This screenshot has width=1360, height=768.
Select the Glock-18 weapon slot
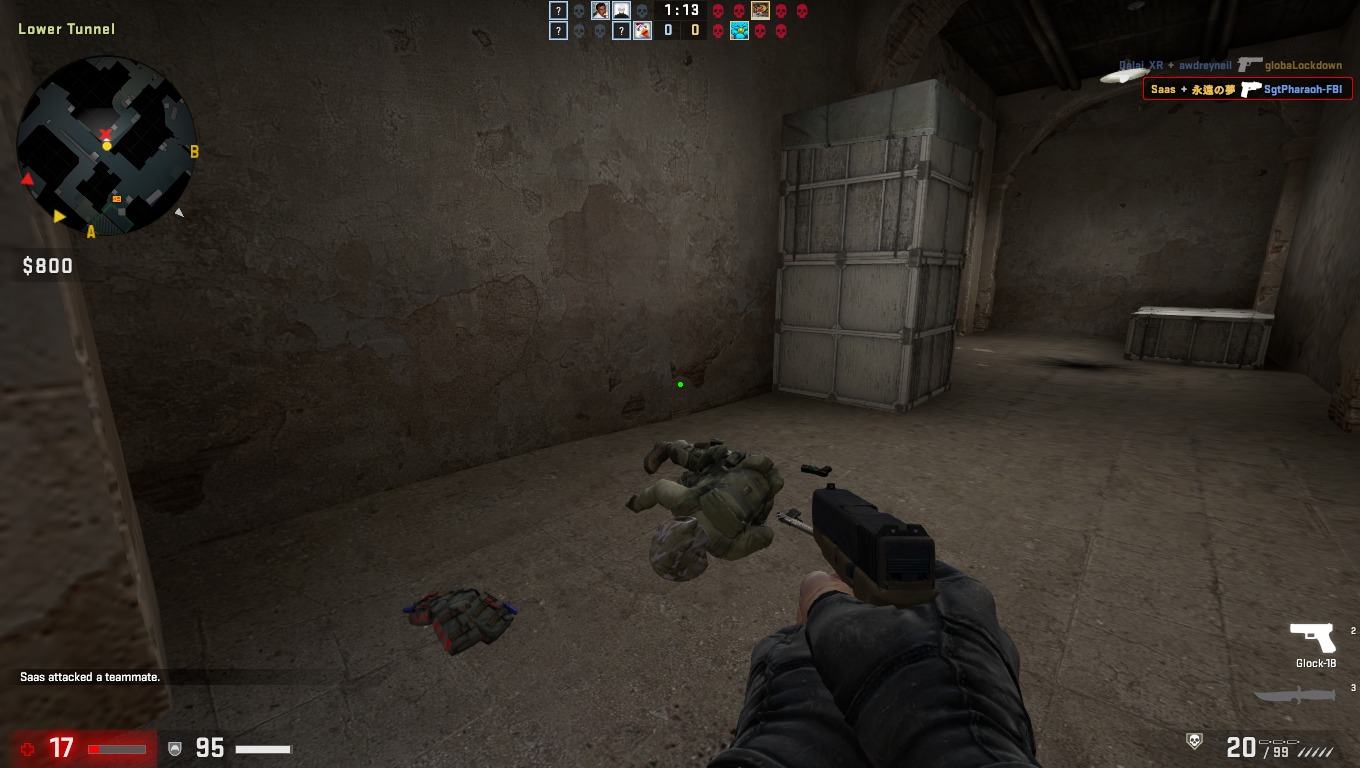pyautogui.click(x=1313, y=638)
